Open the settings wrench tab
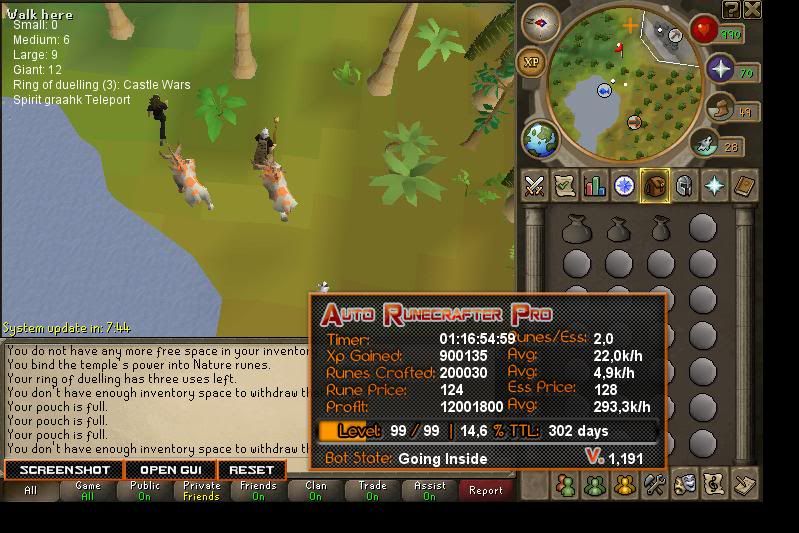Screen dimensions: 799x533 click(x=655, y=485)
